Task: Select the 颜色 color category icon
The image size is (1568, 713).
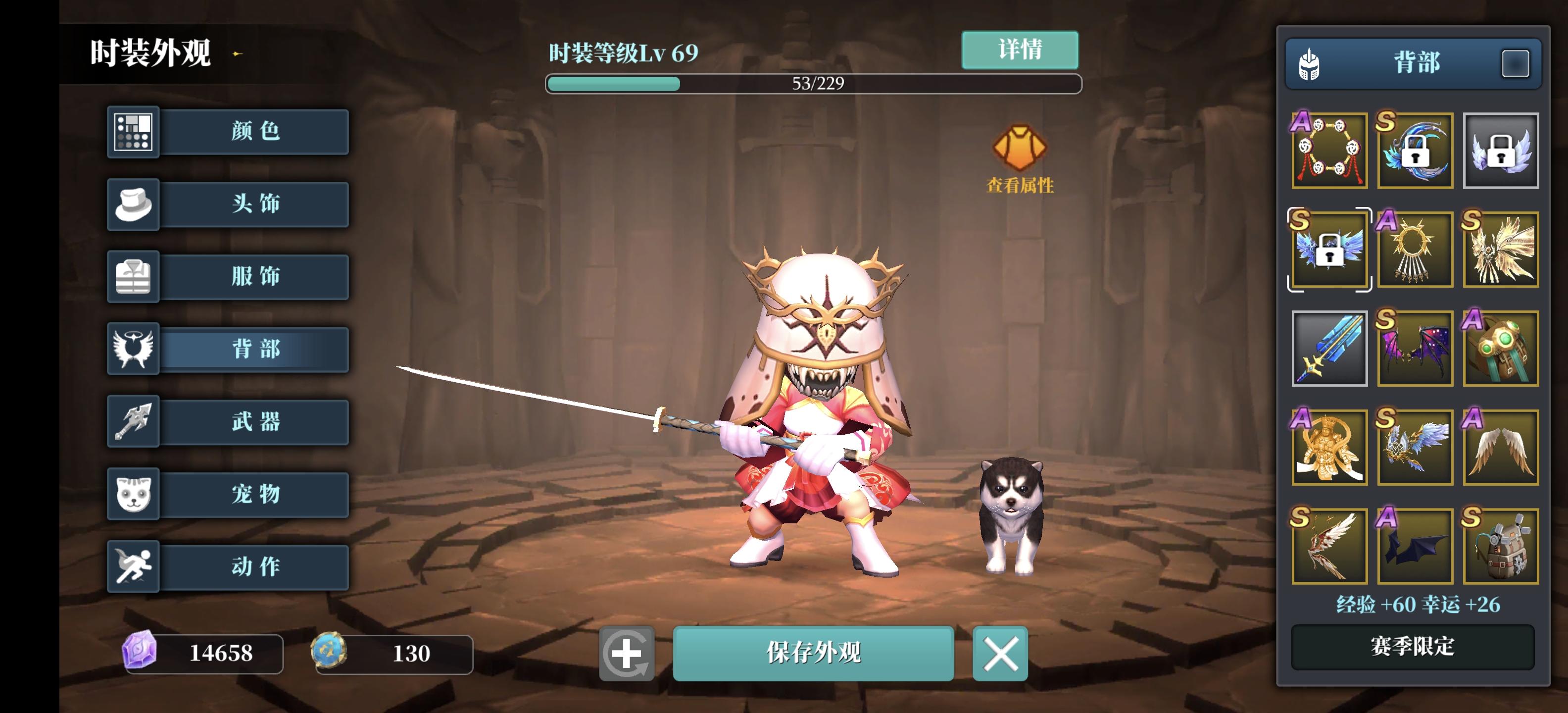Action: coord(133,132)
